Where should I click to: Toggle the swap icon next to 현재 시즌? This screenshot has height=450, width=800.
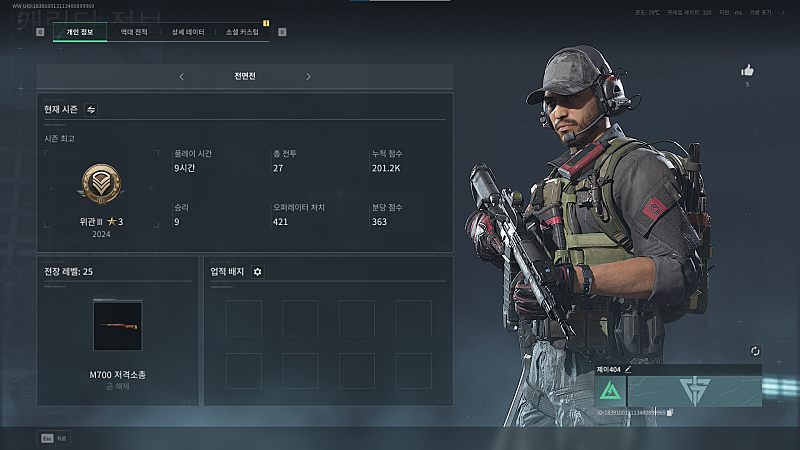91,109
